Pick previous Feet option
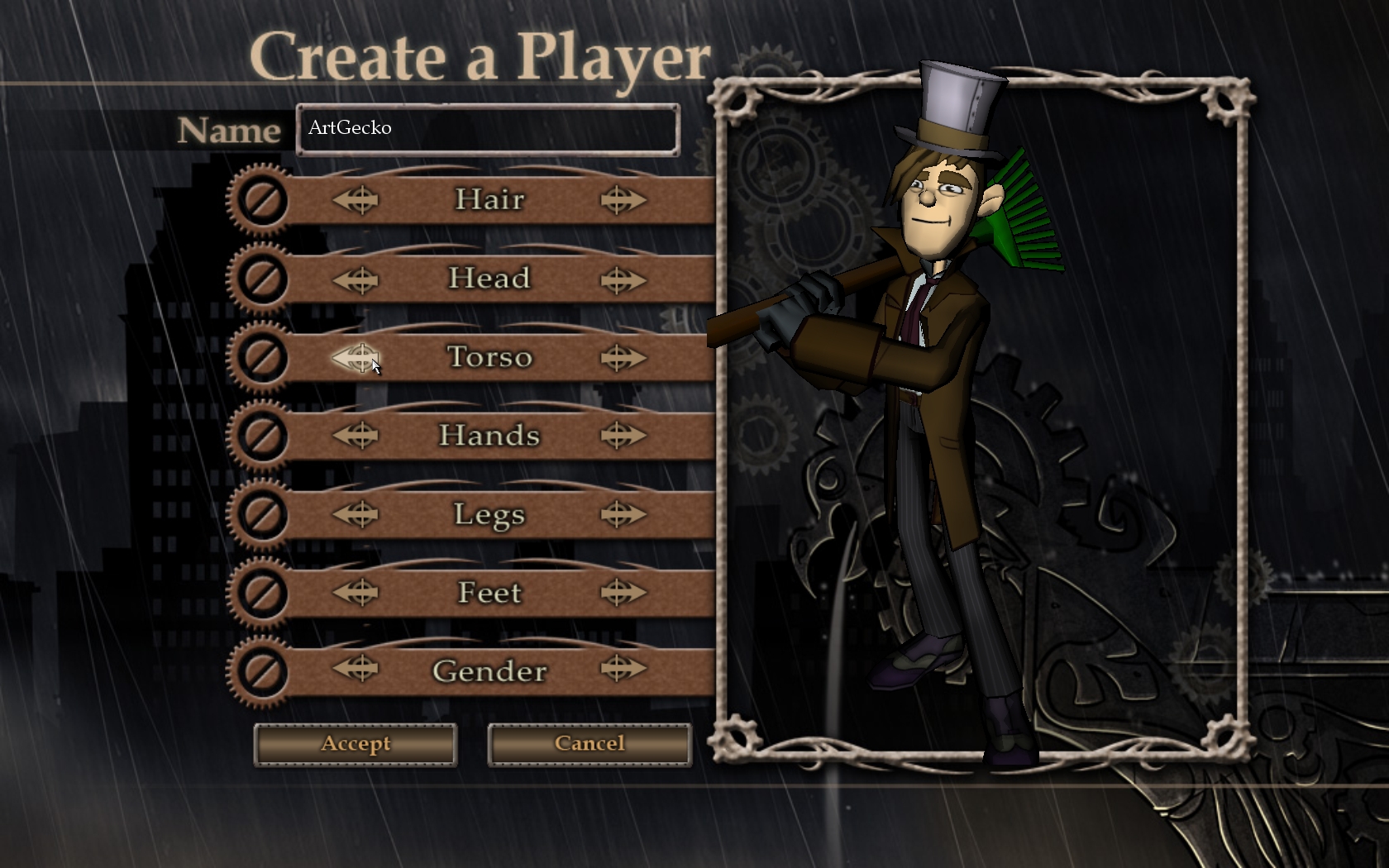 point(356,592)
